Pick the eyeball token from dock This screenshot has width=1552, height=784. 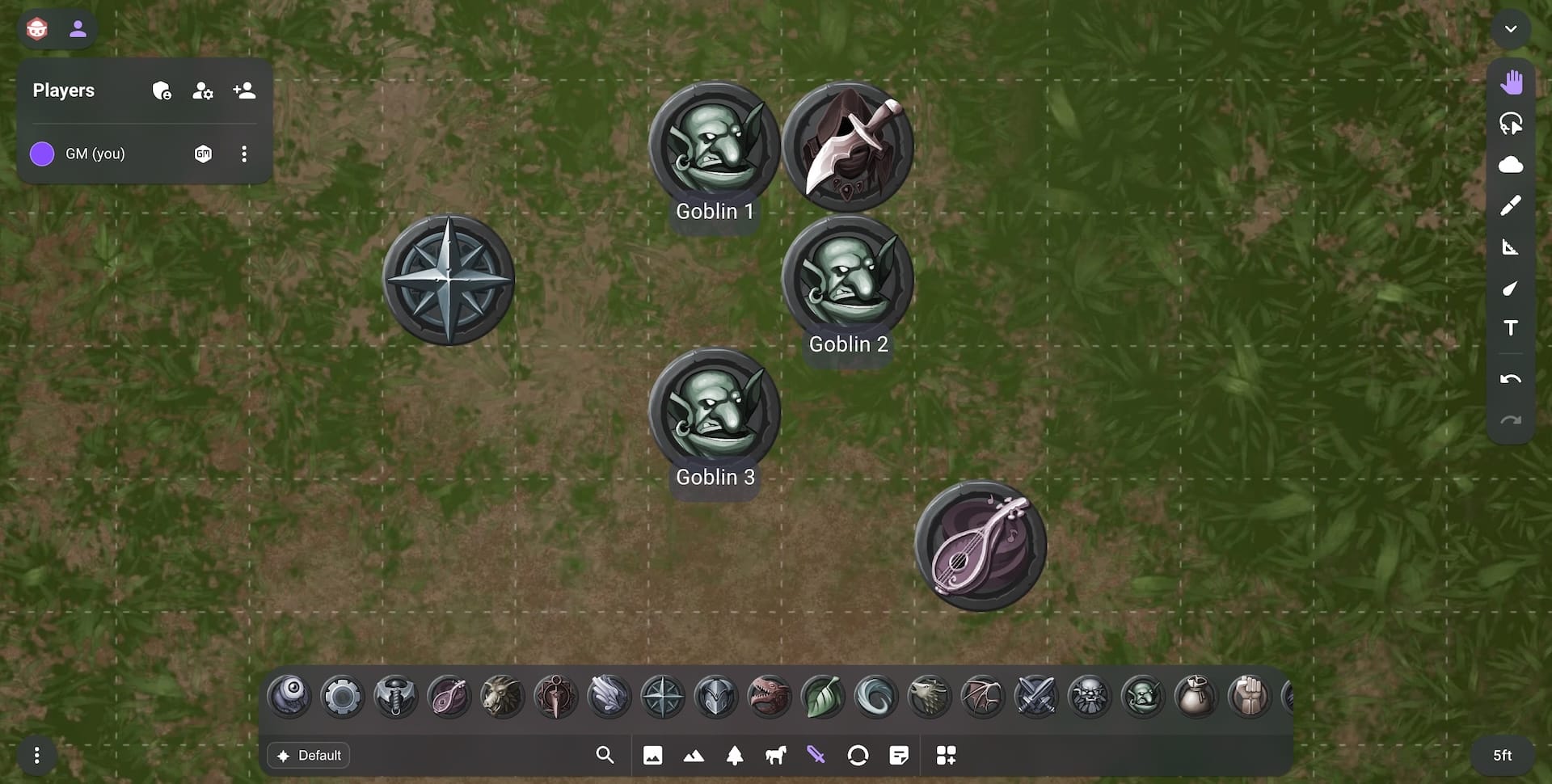289,696
